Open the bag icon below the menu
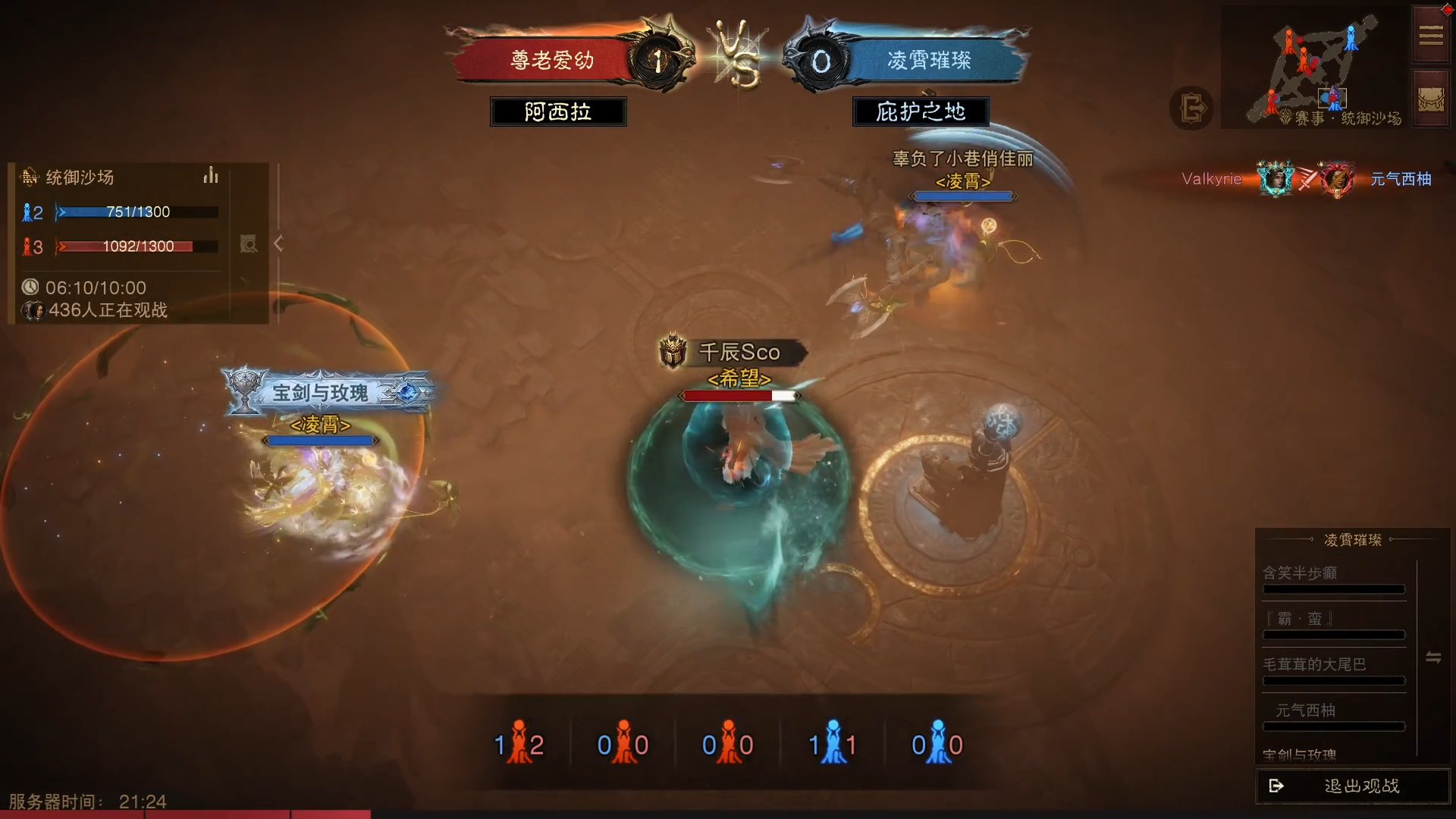Screen dimensions: 1456x819 click(1431, 99)
